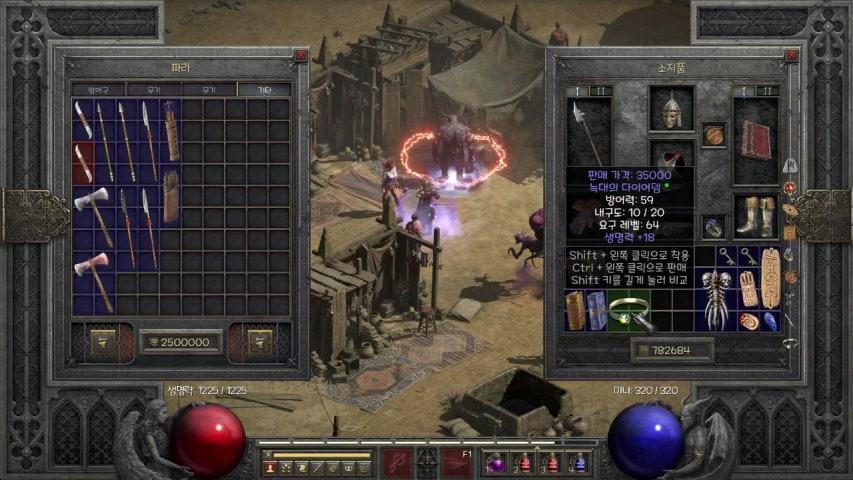Open the right-click skill assigned to F1

click(x=458, y=464)
